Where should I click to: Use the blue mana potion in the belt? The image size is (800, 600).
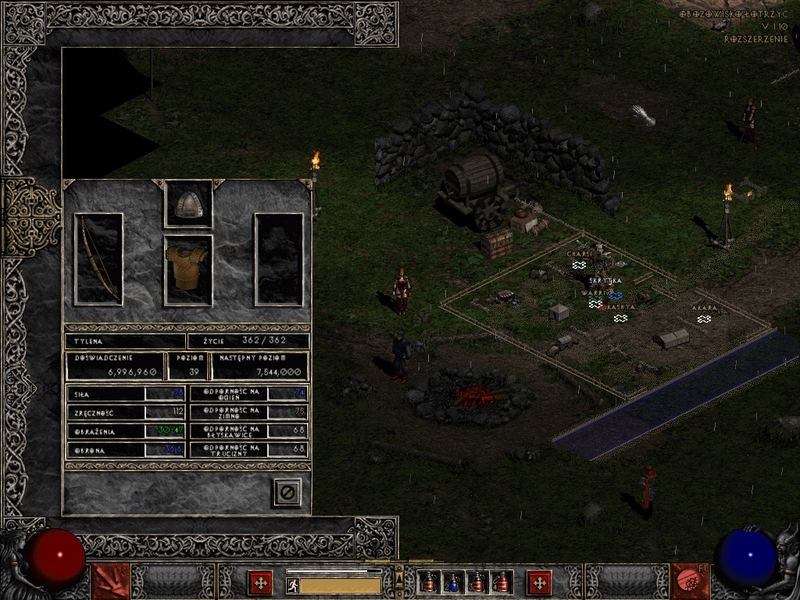[x=453, y=582]
